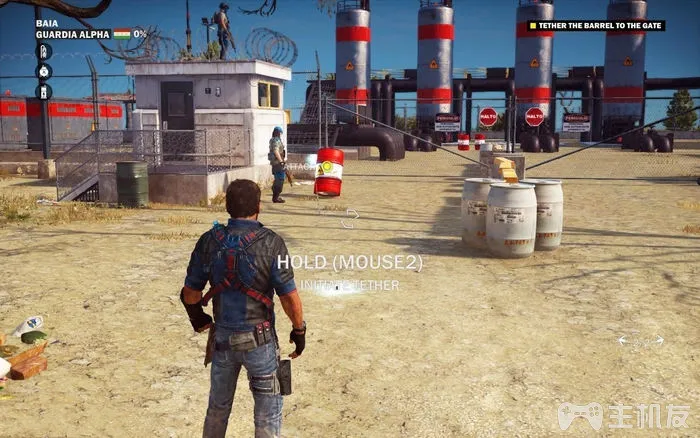
Task: Select the rectangular canister base objective icon
Action: [44, 91]
